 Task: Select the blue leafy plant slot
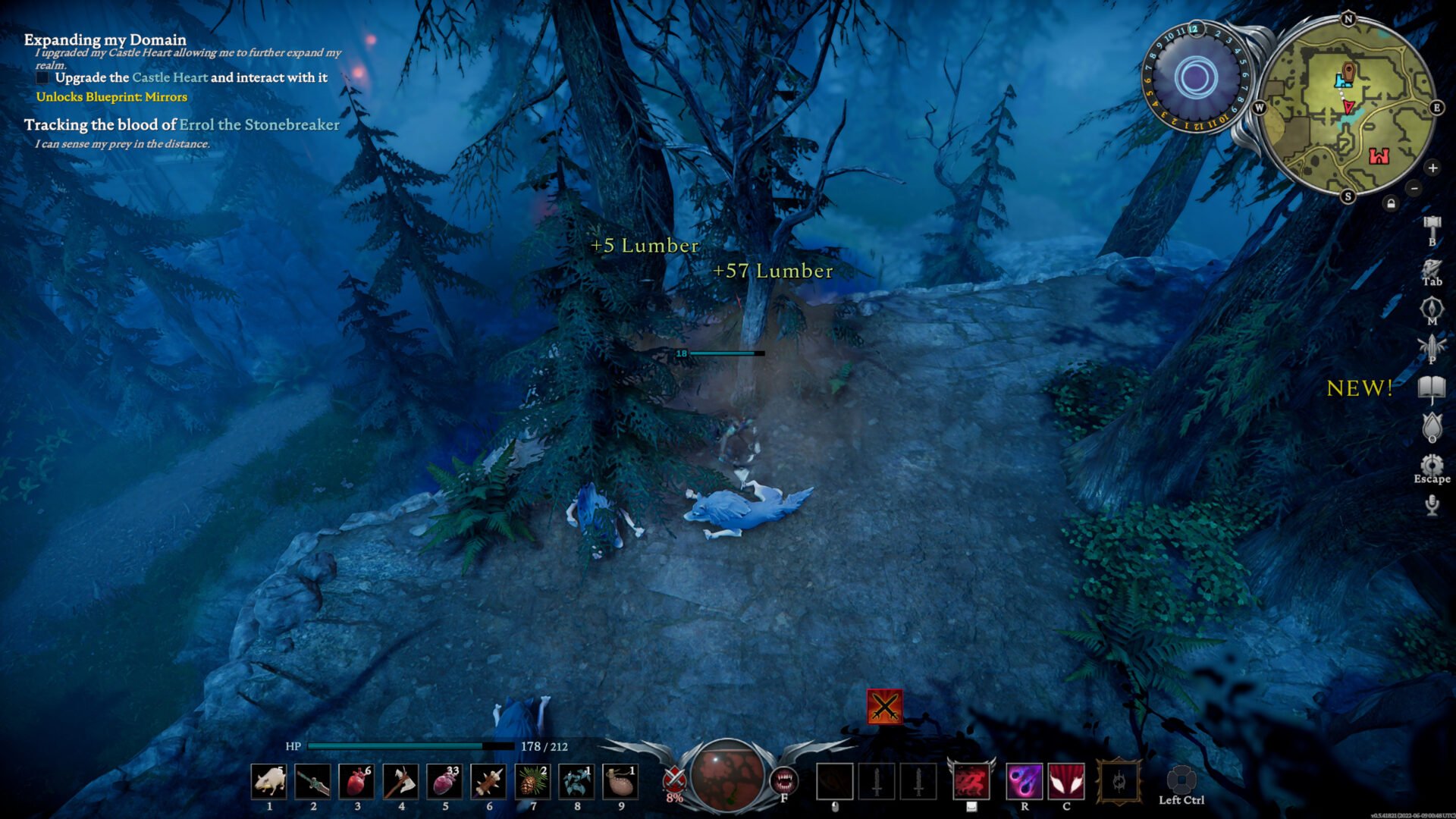[x=577, y=782]
